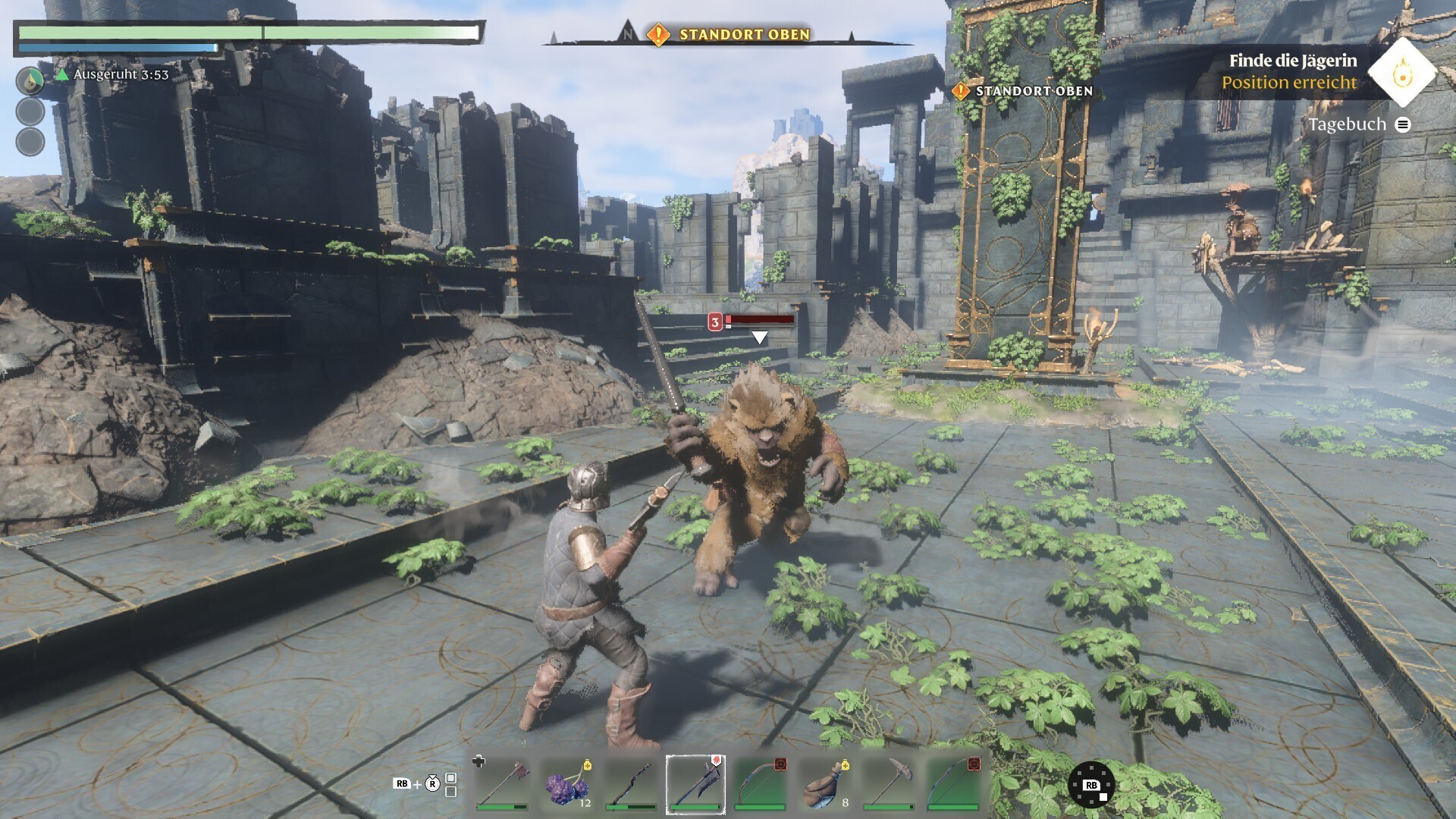The width and height of the screenshot is (1456, 819).
Task: Select the purple berries hotbar slot
Action: coord(567,784)
